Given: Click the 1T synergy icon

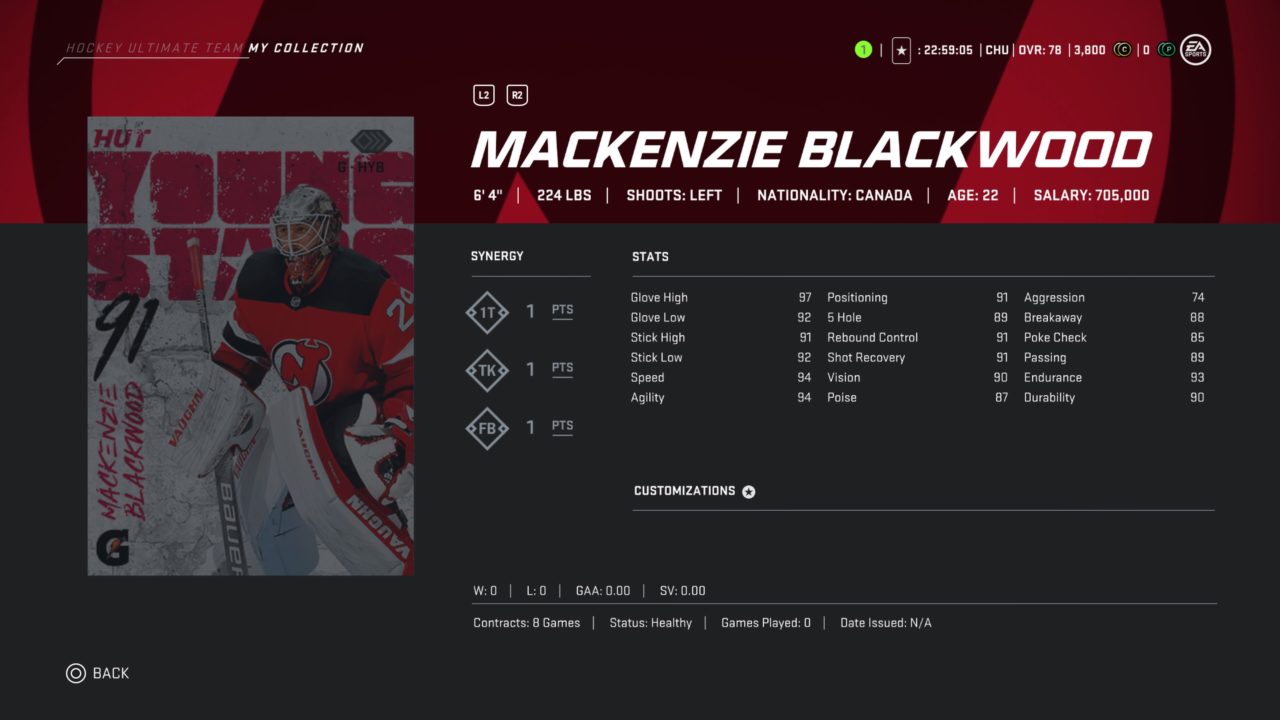Looking at the screenshot, I should click(x=487, y=313).
